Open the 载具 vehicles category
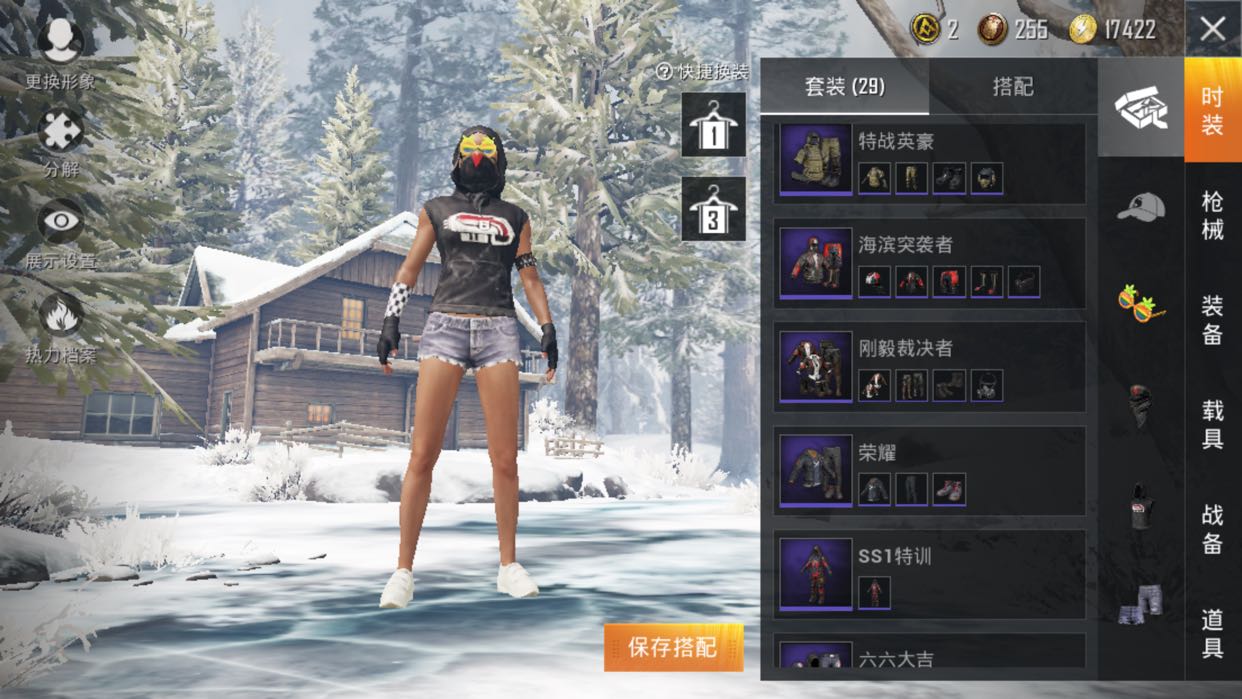Screen dimensions: 1242x699 (x=1212, y=424)
